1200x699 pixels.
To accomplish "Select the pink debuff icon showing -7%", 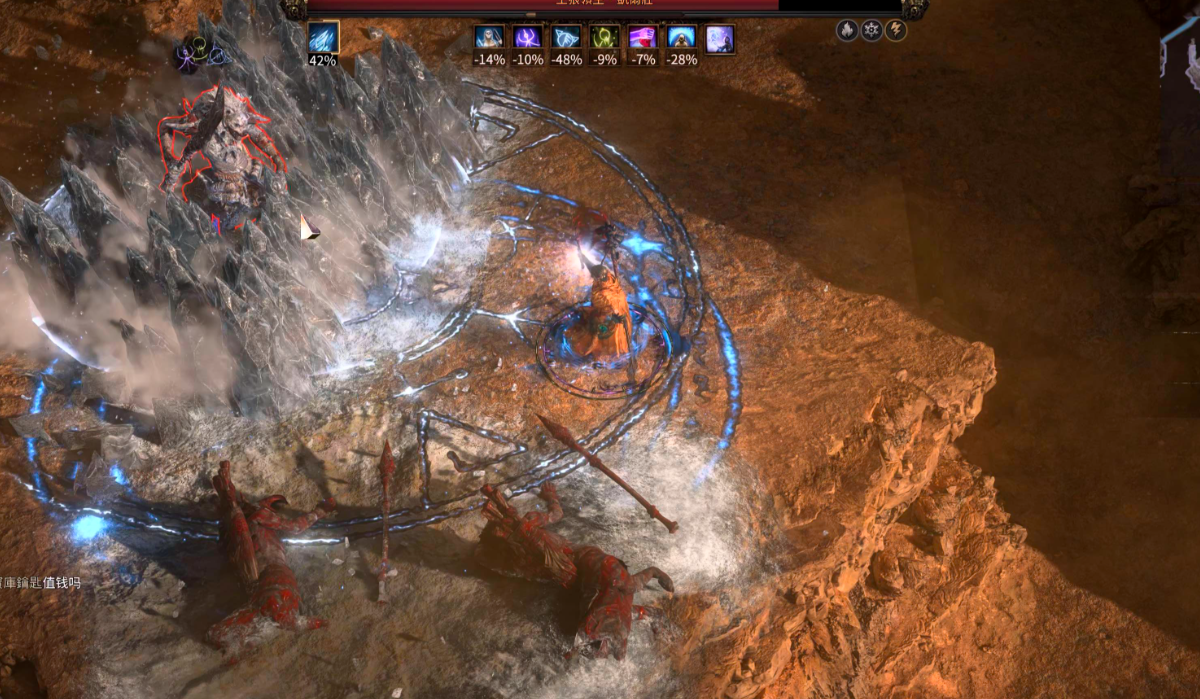I will [643, 39].
